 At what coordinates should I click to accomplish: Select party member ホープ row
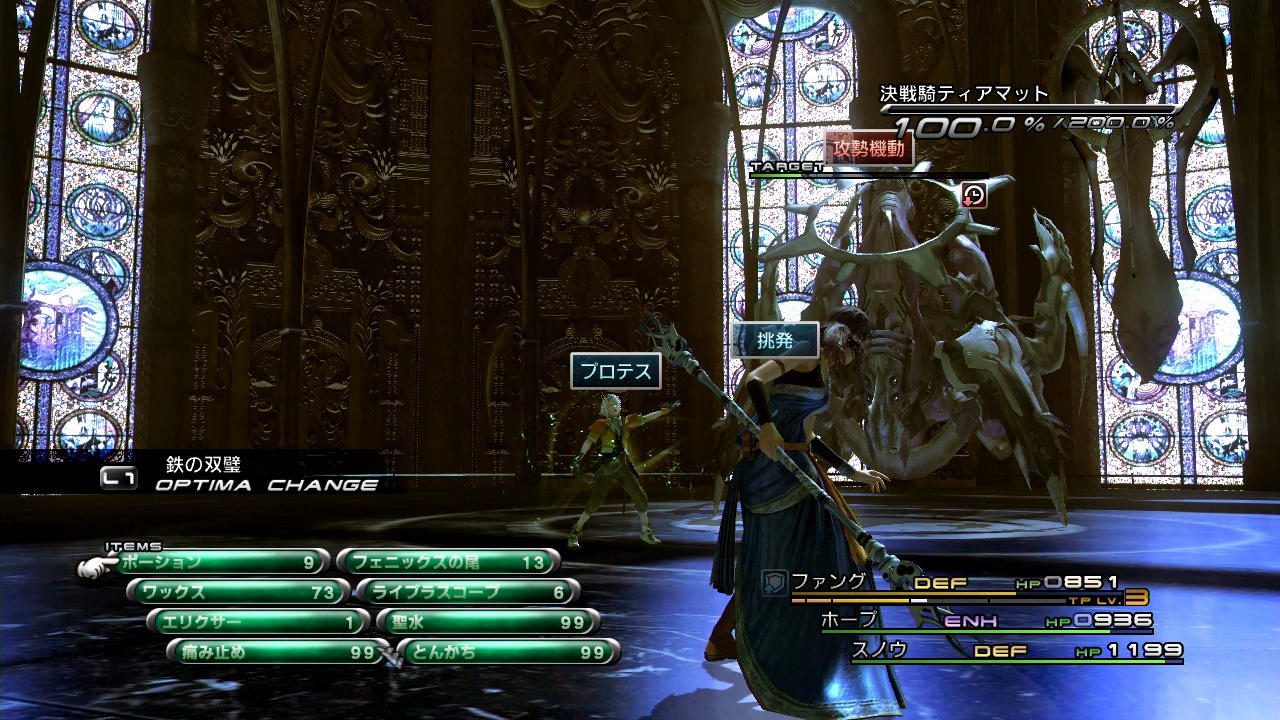point(985,621)
